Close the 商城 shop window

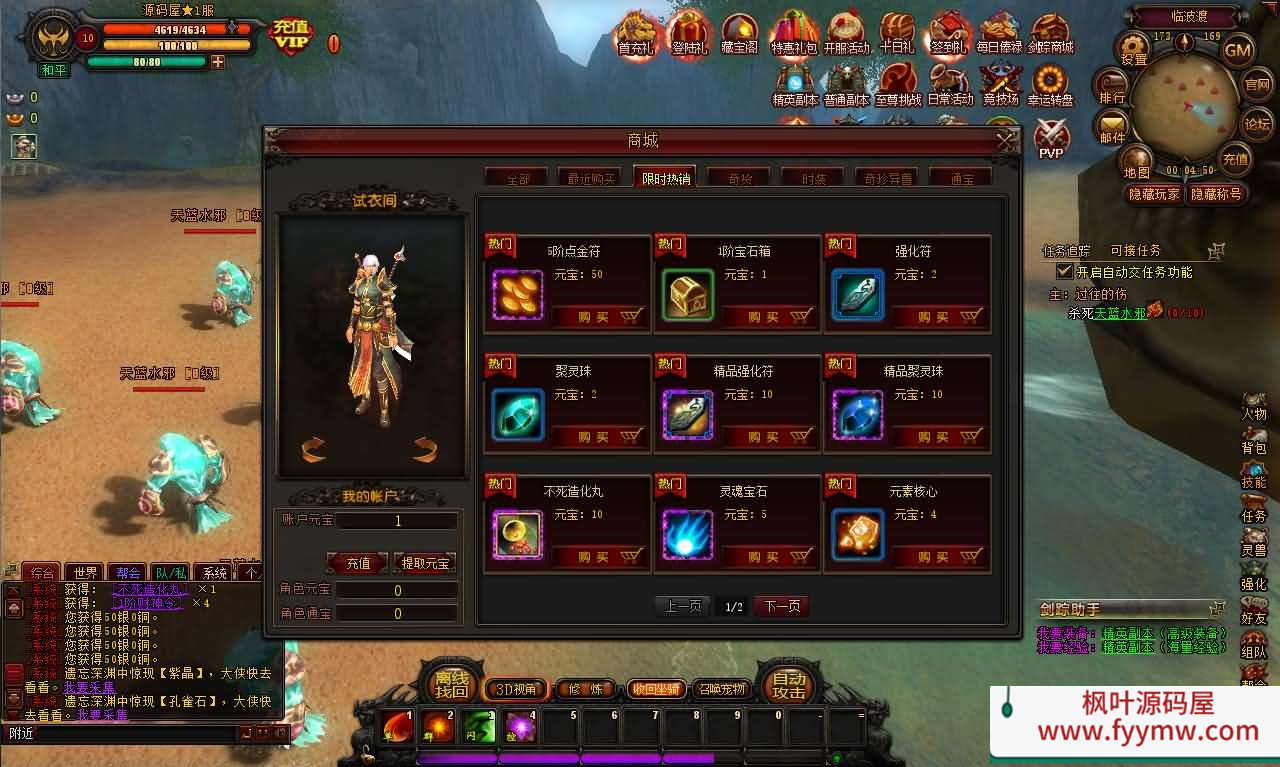click(x=1006, y=142)
